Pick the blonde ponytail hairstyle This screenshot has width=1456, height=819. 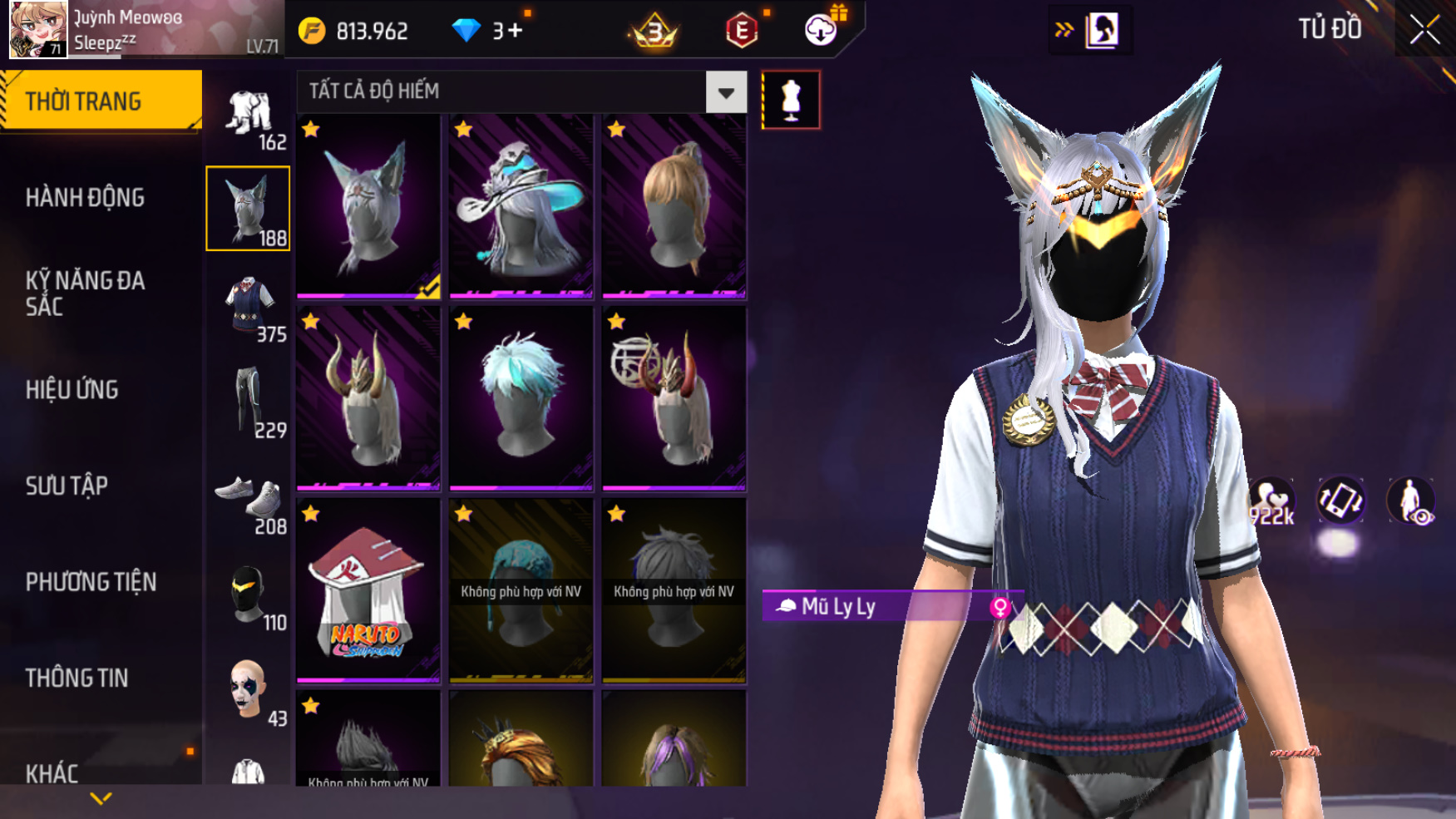(x=674, y=206)
